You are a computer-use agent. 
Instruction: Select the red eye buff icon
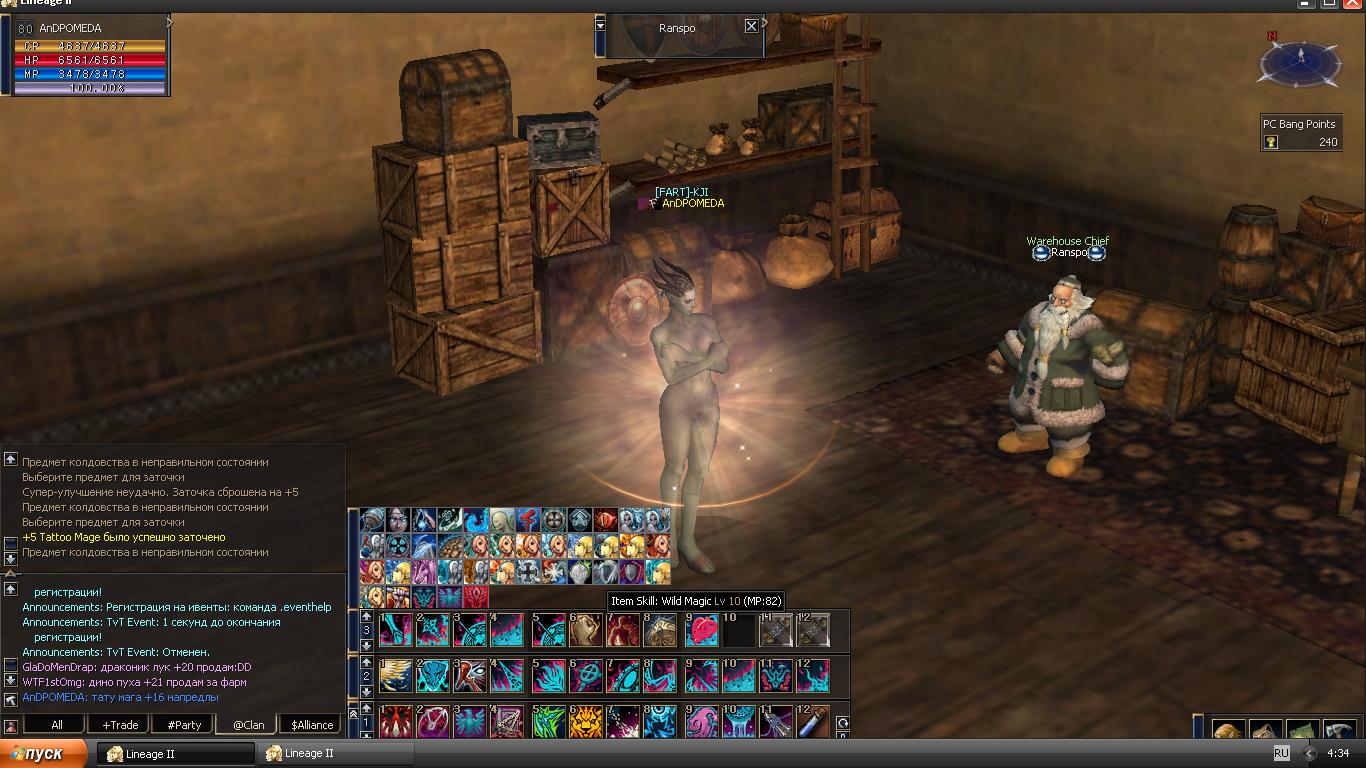(606, 520)
